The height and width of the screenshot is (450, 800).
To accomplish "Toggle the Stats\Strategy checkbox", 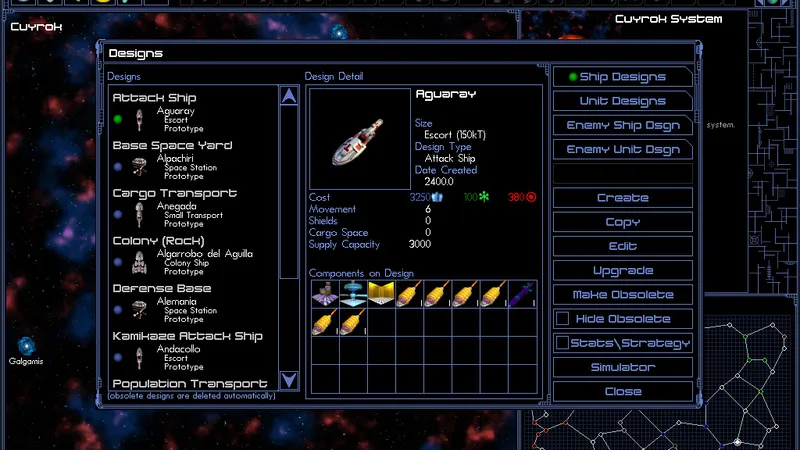I will [563, 343].
